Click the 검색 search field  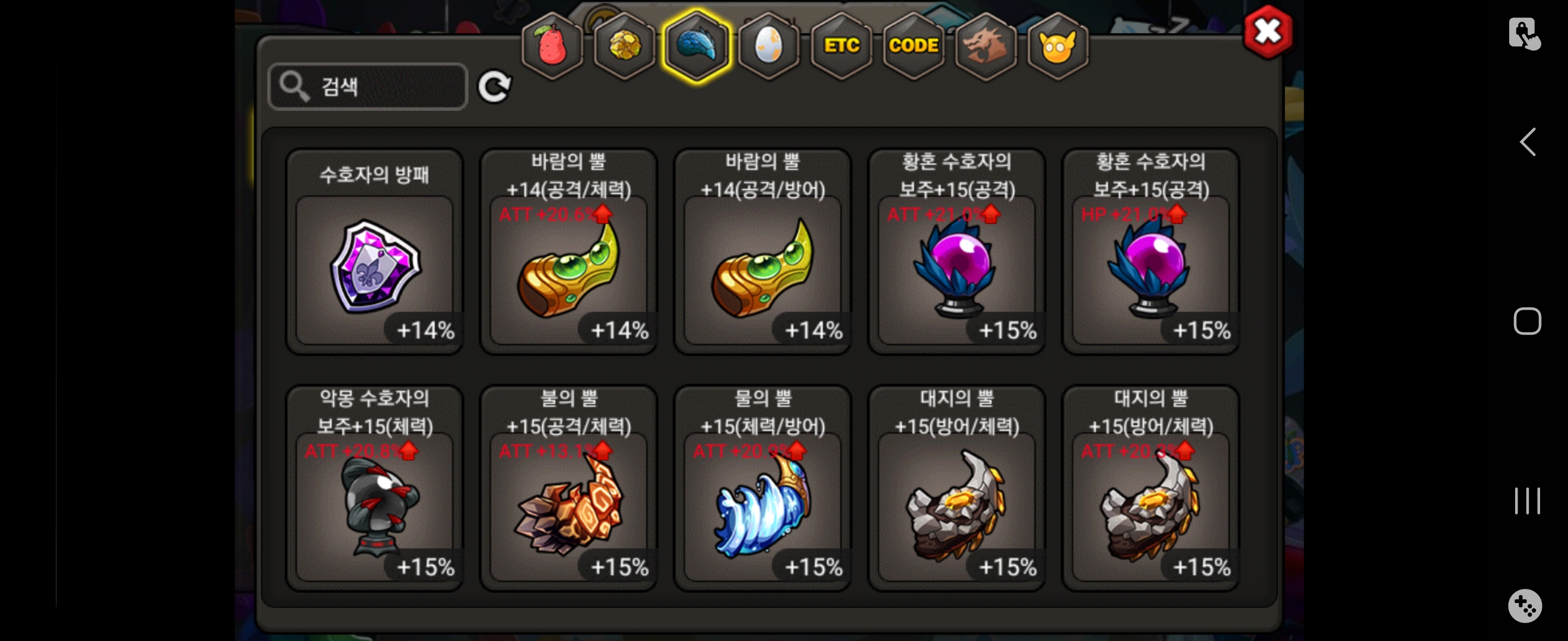[368, 87]
